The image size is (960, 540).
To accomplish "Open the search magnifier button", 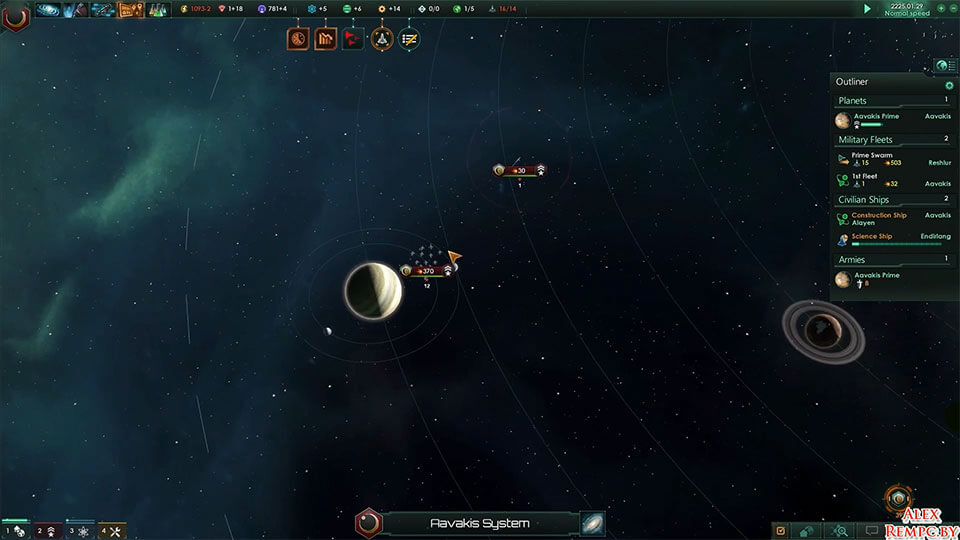I will (841, 531).
